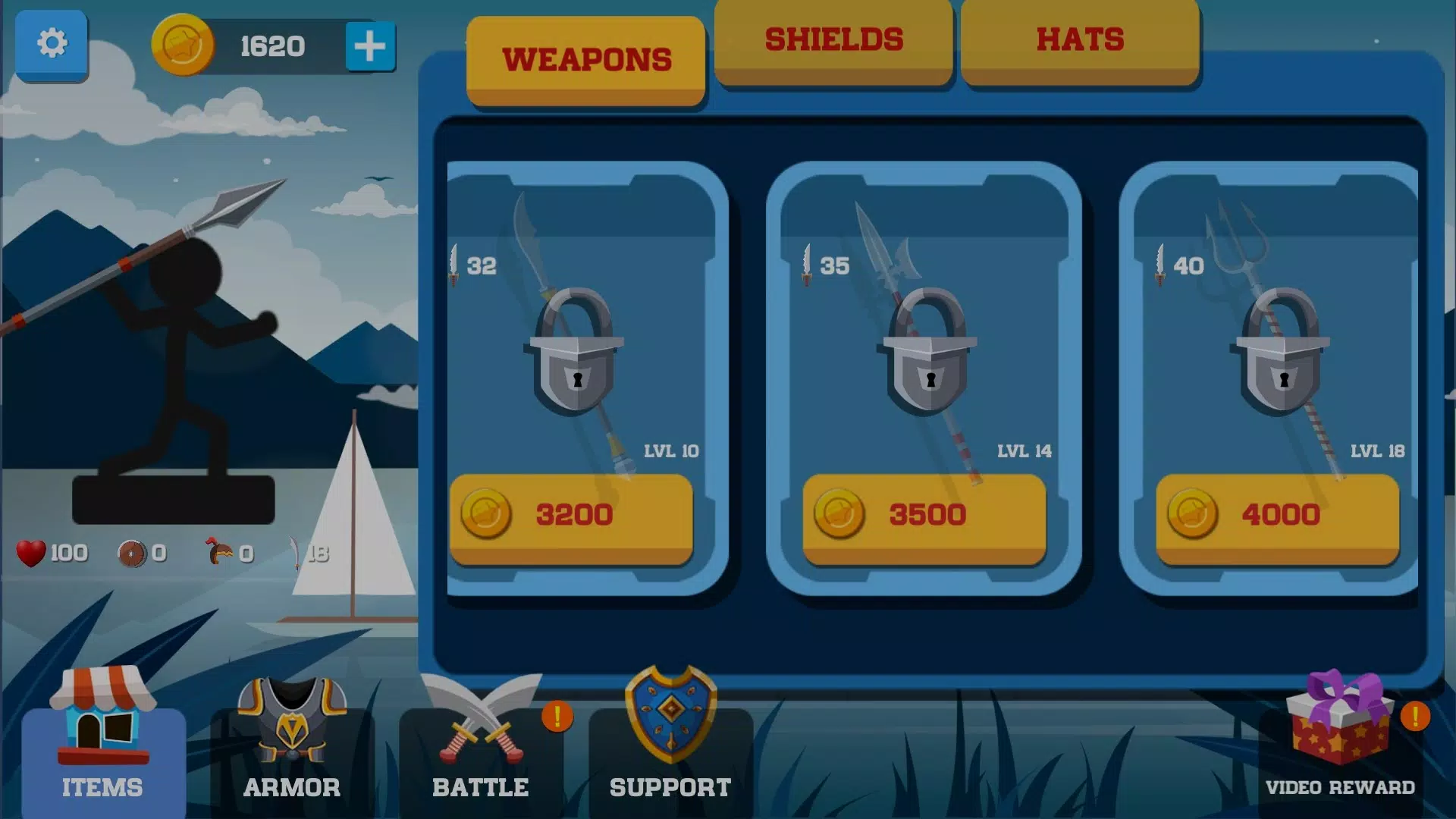Image resolution: width=1456 pixels, height=819 pixels.
Task: Add more coins with the plus button
Action: [x=370, y=46]
